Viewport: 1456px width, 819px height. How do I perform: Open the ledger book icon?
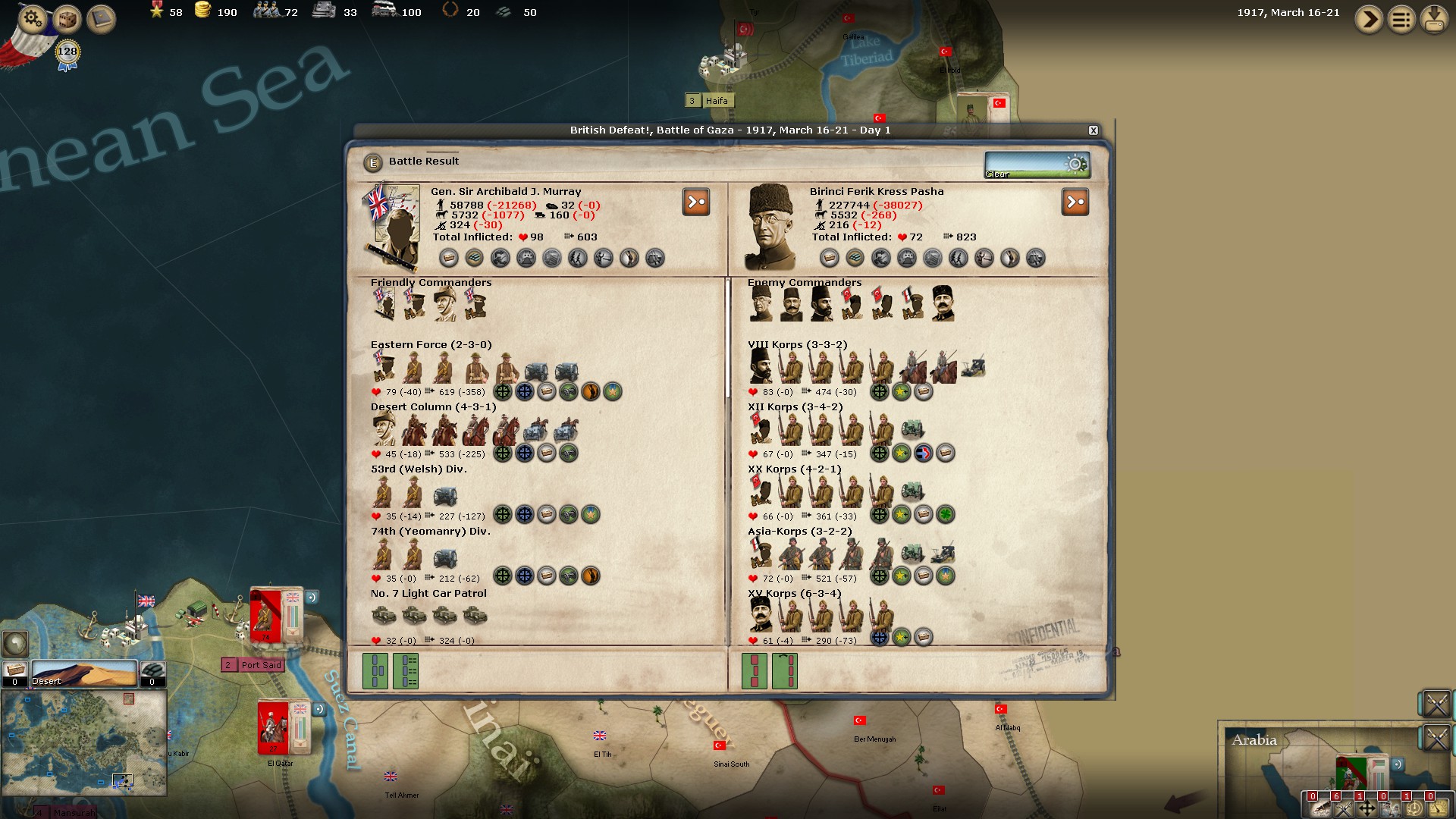[100, 18]
